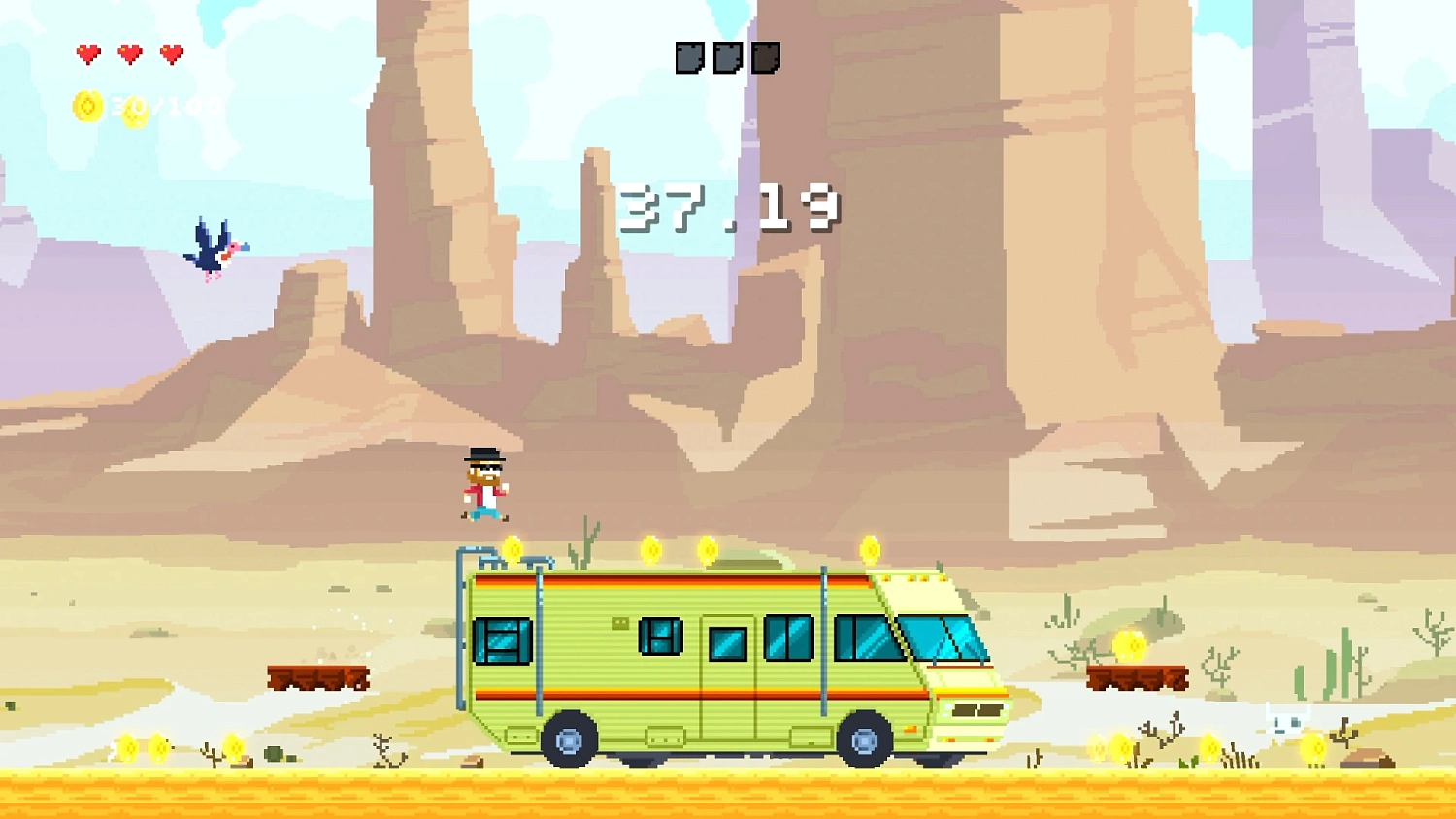Click the middle heart in the health bar

pyautogui.click(x=129, y=52)
